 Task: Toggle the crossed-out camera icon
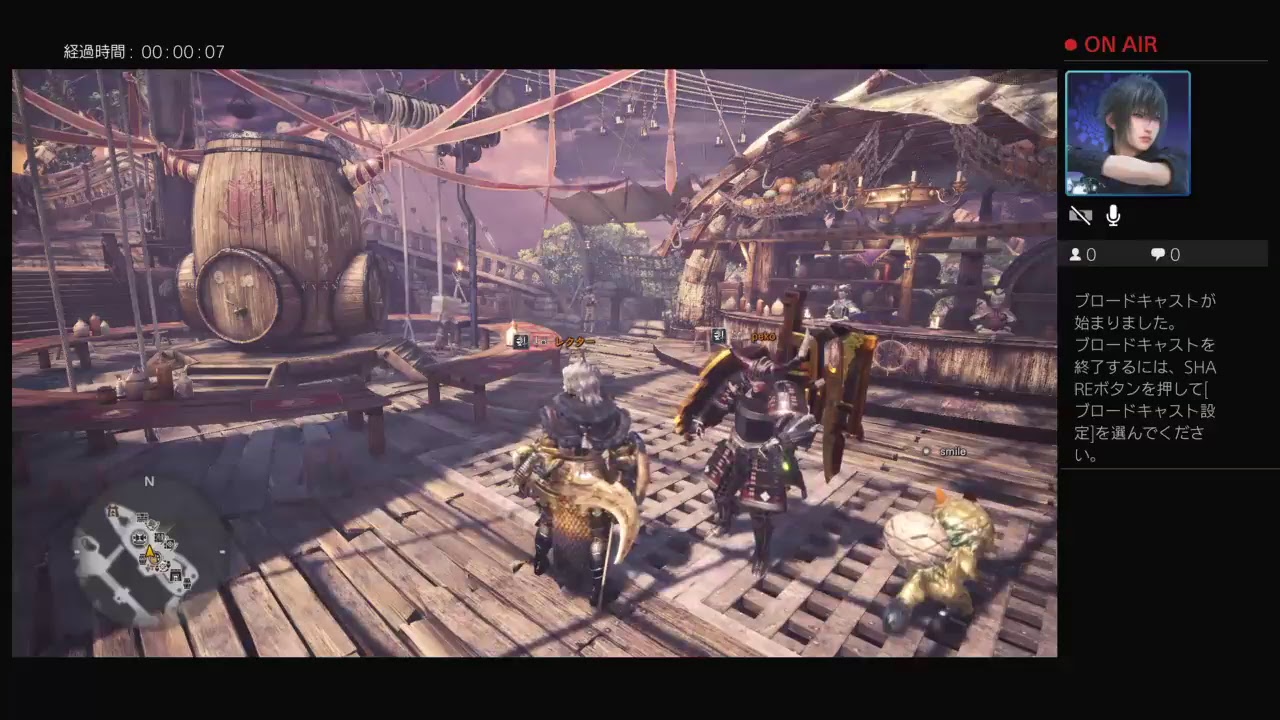point(1080,215)
